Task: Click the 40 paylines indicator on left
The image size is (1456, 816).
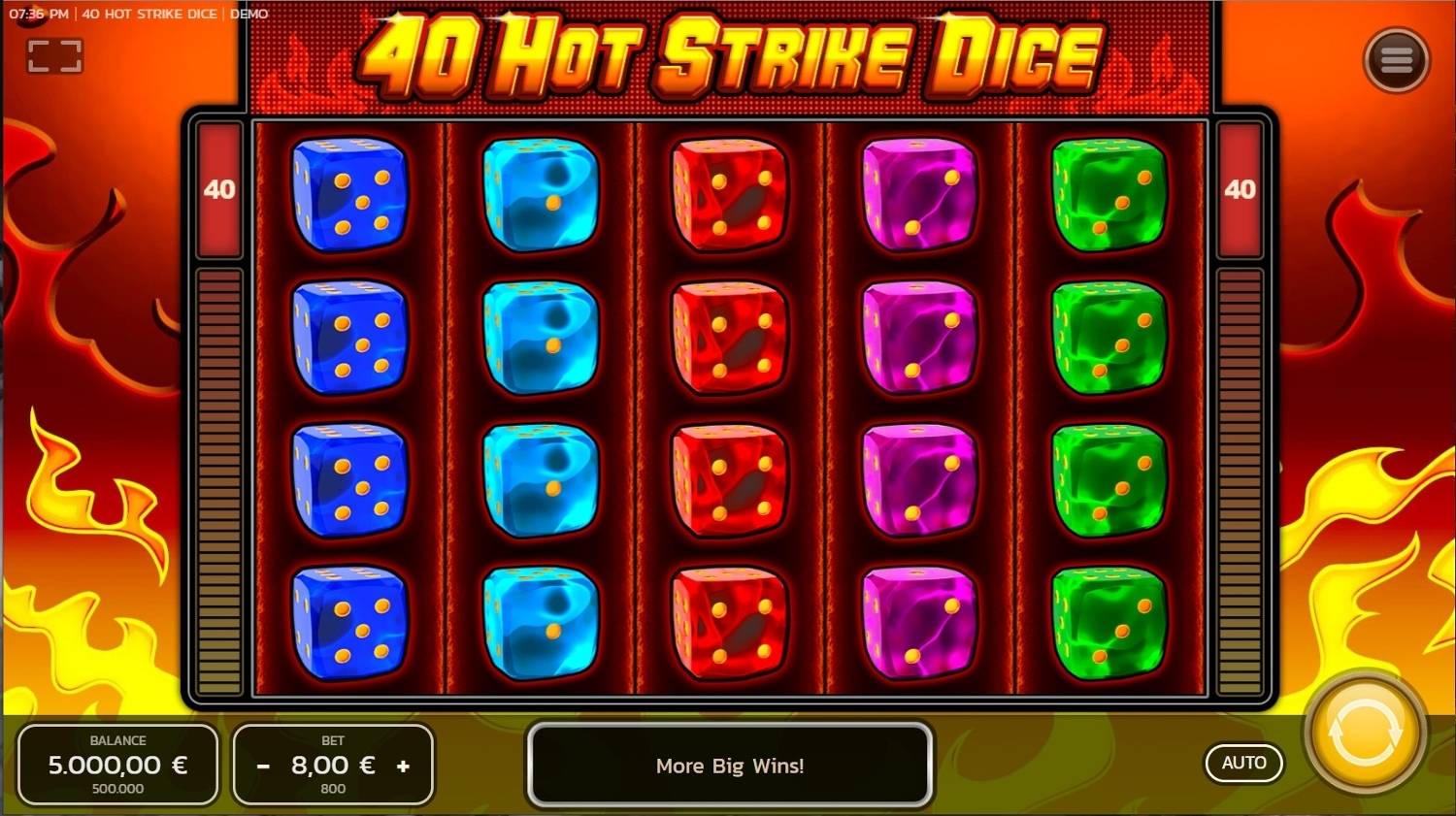Action: click(217, 190)
